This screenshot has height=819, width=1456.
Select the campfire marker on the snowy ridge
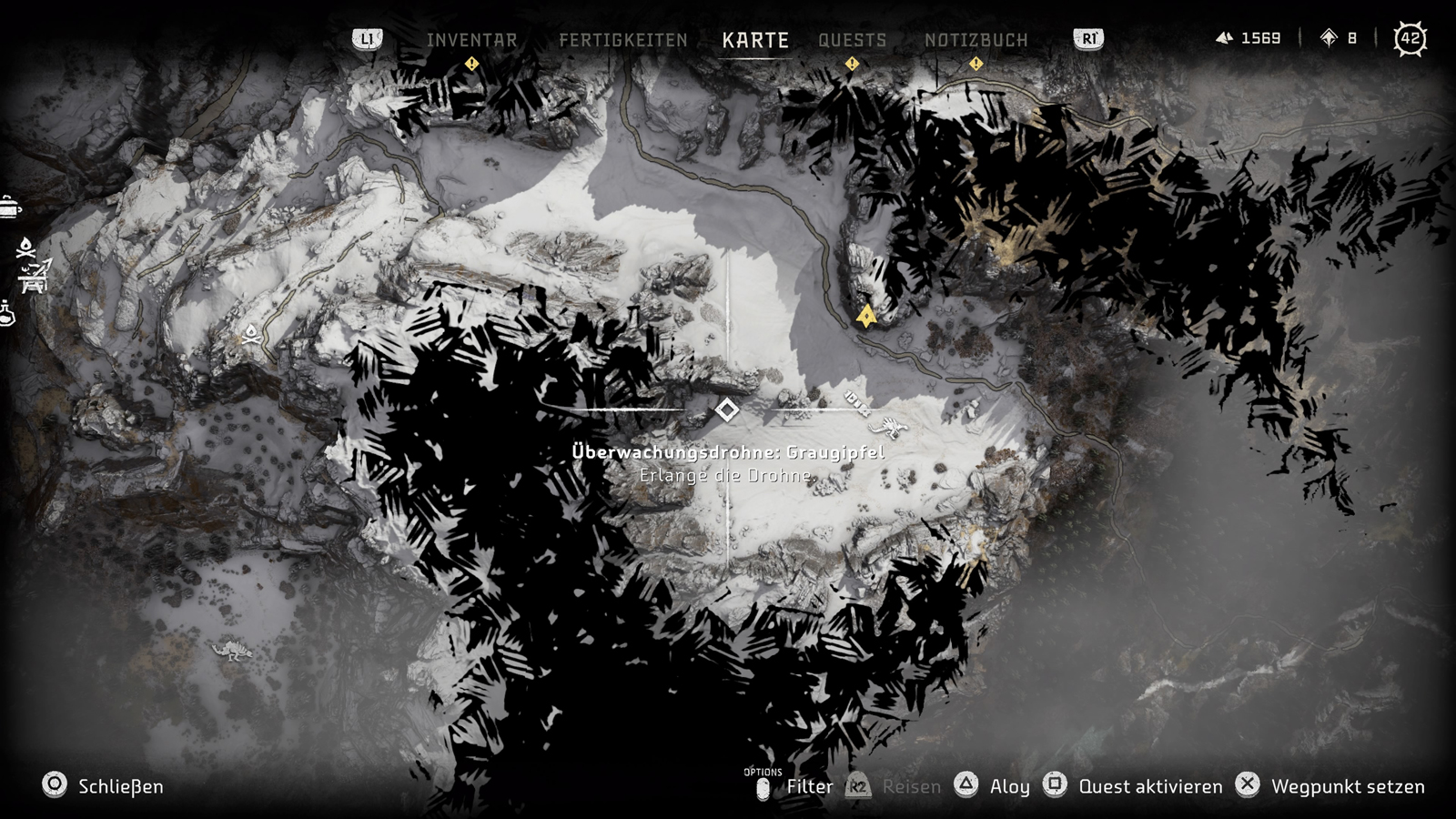[x=252, y=334]
